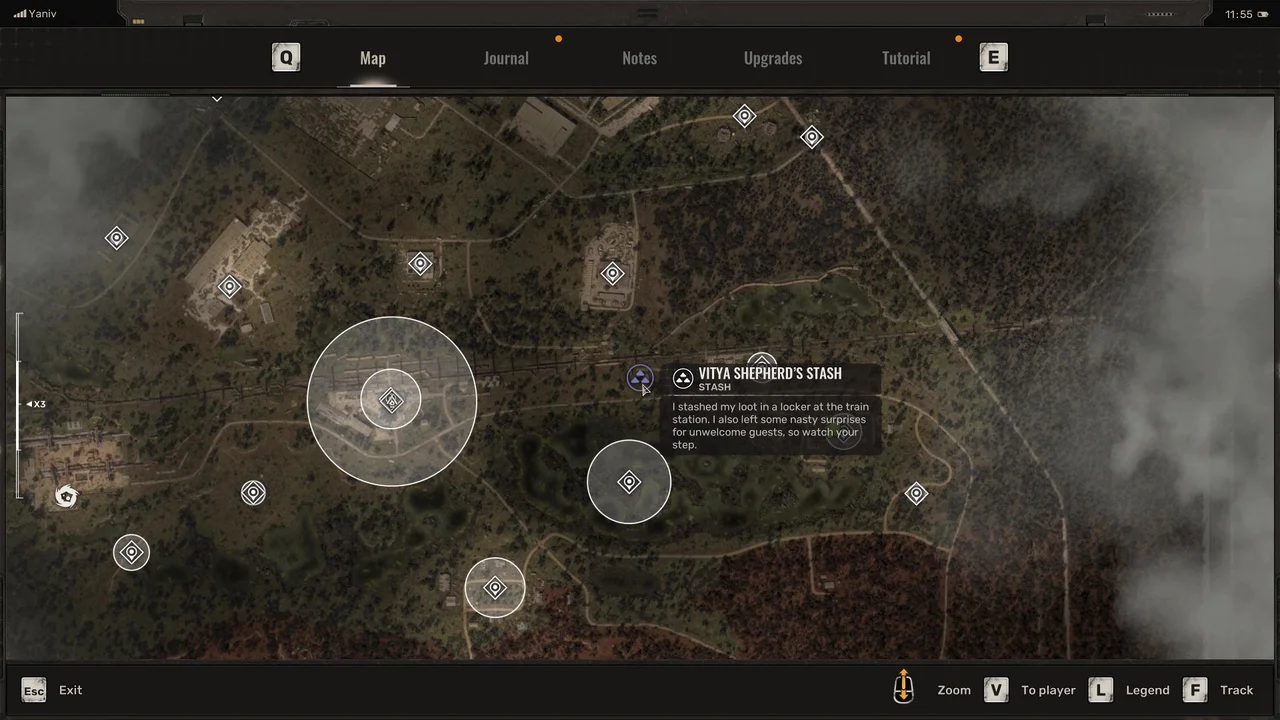Click the player position marker
This screenshot has height=720, width=1280.
coord(66,496)
